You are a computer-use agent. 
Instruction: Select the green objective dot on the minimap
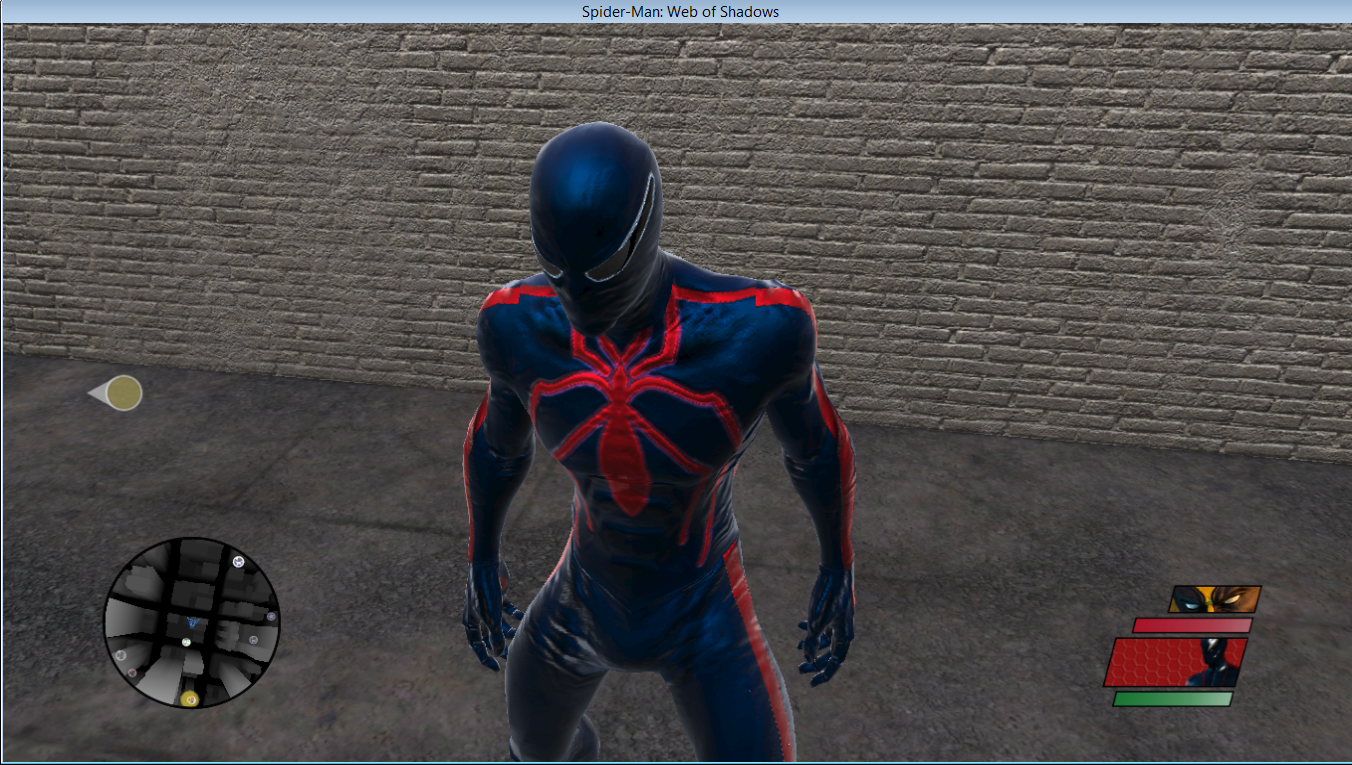click(x=186, y=642)
